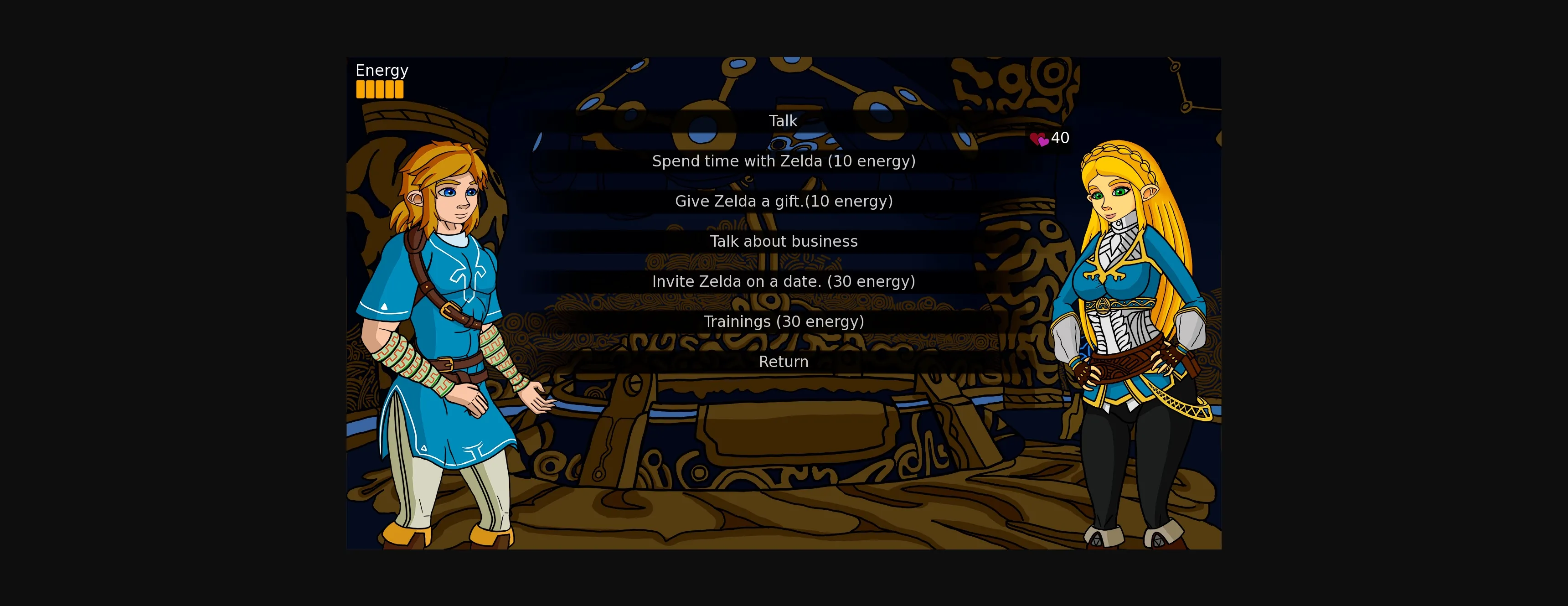Screen dimensions: 1568x606
Task: Select Talk about business
Action: point(784,241)
